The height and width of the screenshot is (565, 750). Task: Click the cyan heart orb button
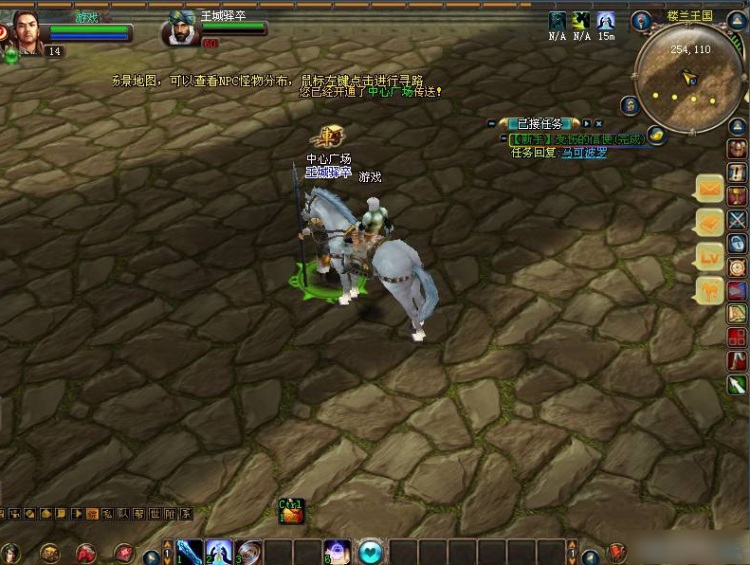(x=371, y=552)
